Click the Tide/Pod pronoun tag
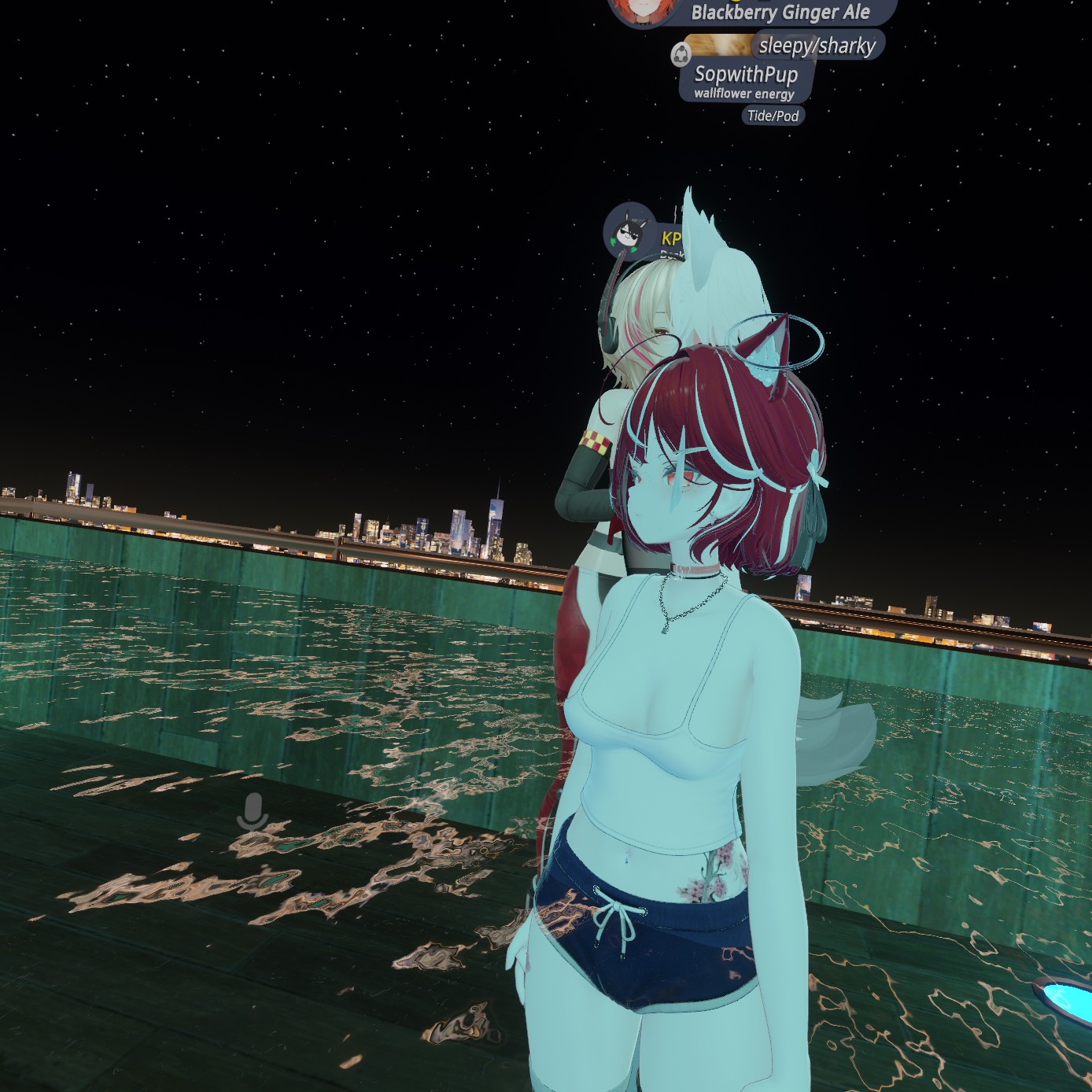Screen dimensions: 1092x1092 (773, 116)
